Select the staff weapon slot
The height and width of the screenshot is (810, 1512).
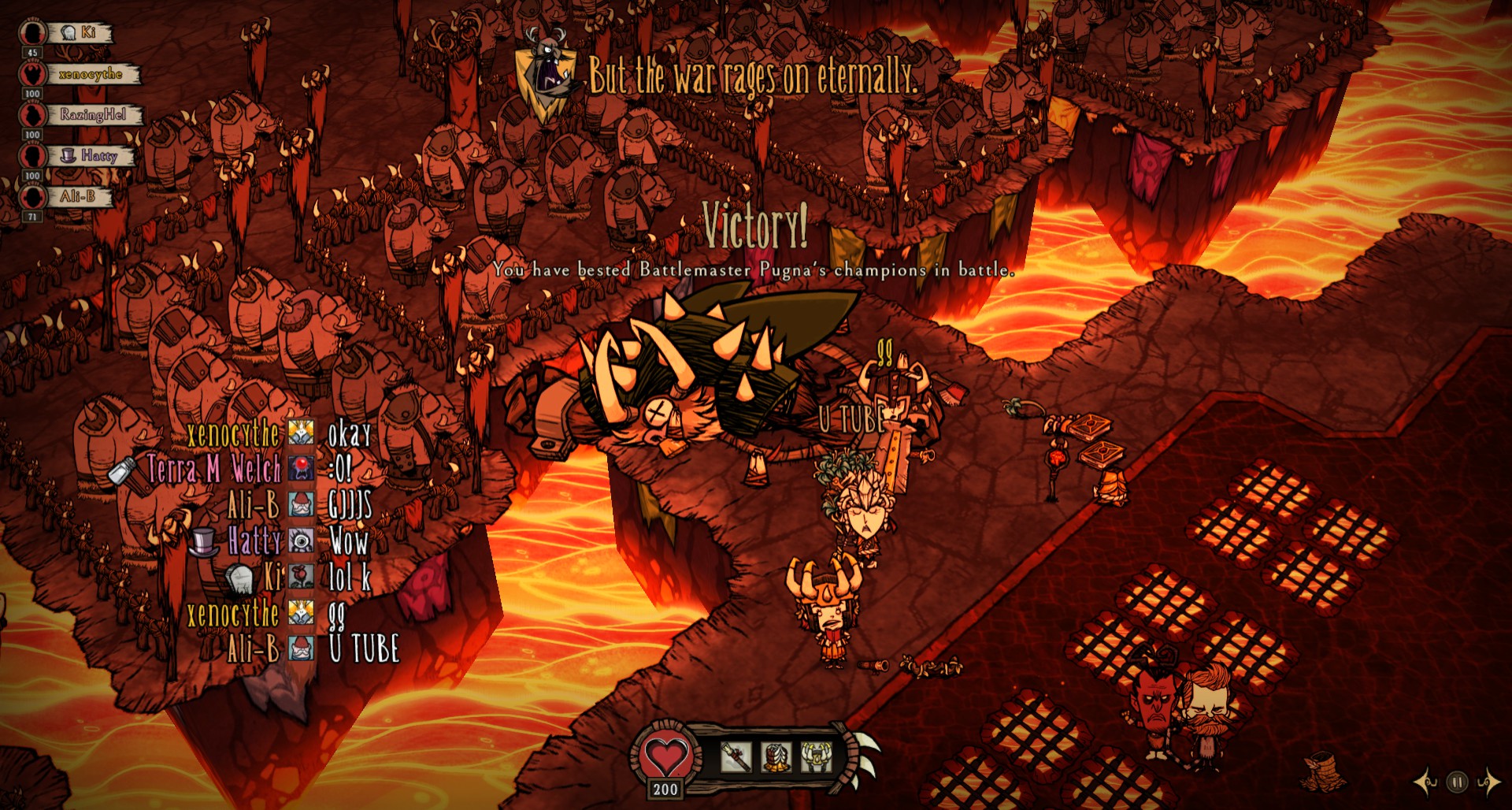(736, 757)
